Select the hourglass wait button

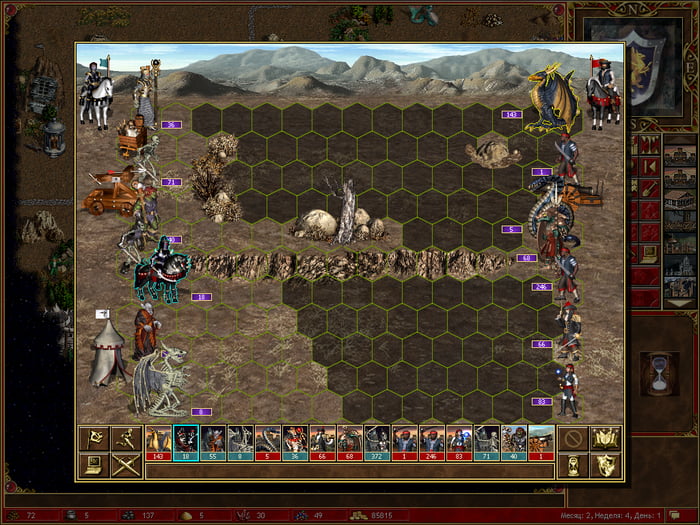[x=572, y=465]
